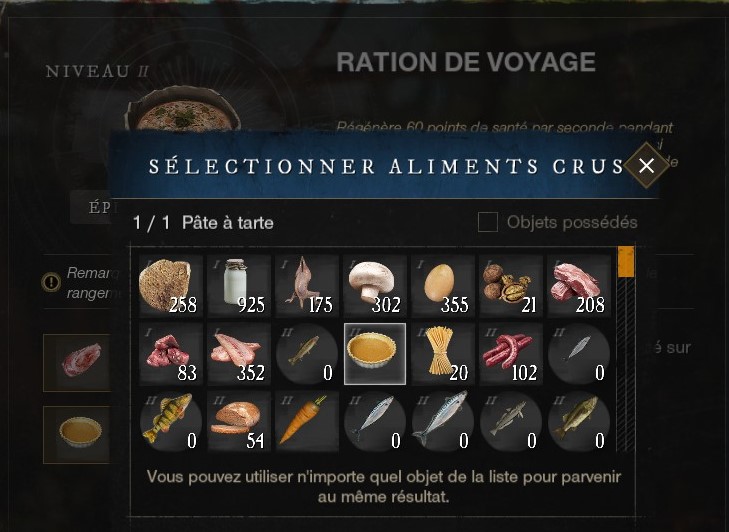Select the red meat with 208 count

click(x=578, y=285)
